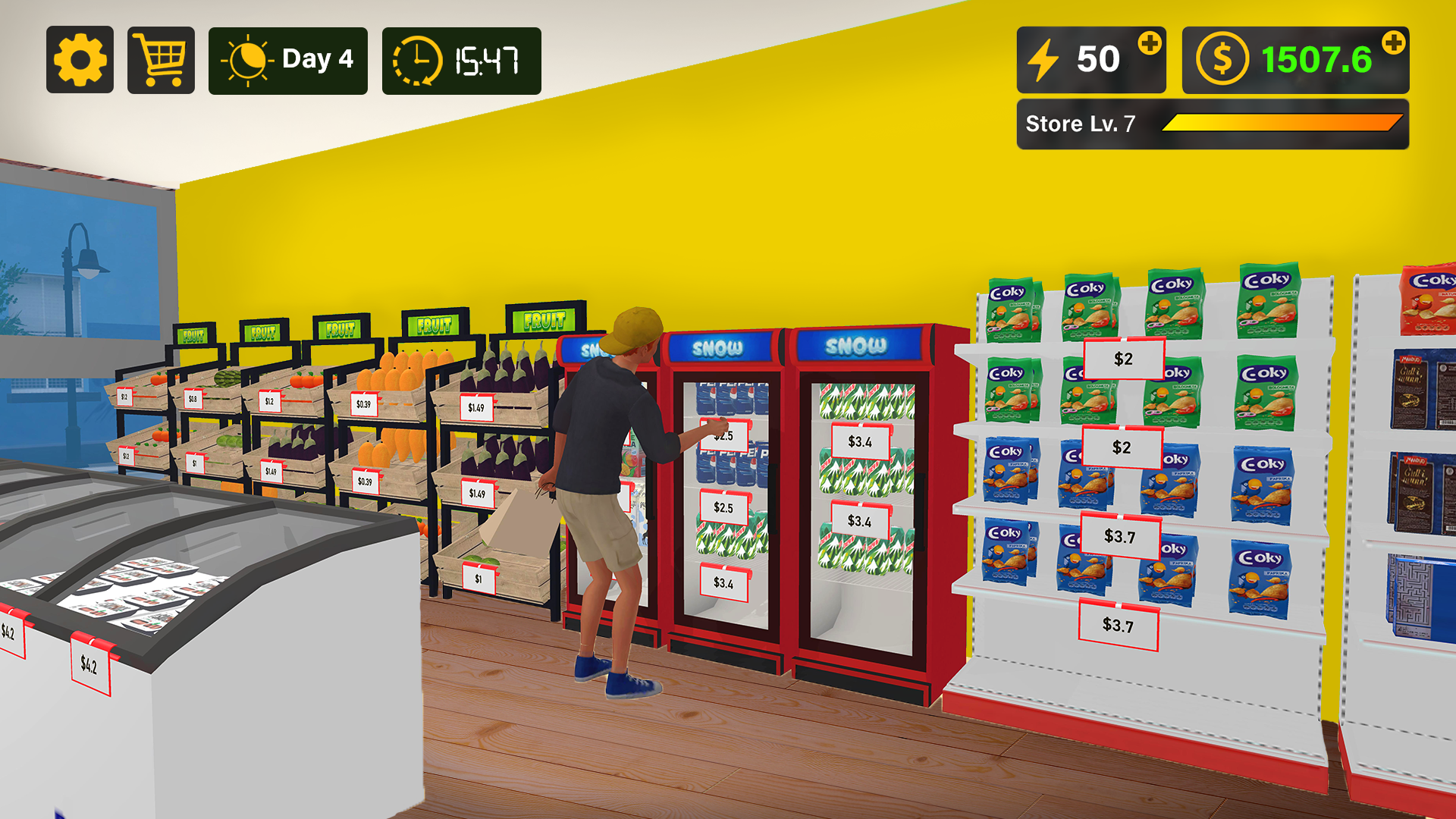Click the plus icon next to energy

tap(1150, 43)
